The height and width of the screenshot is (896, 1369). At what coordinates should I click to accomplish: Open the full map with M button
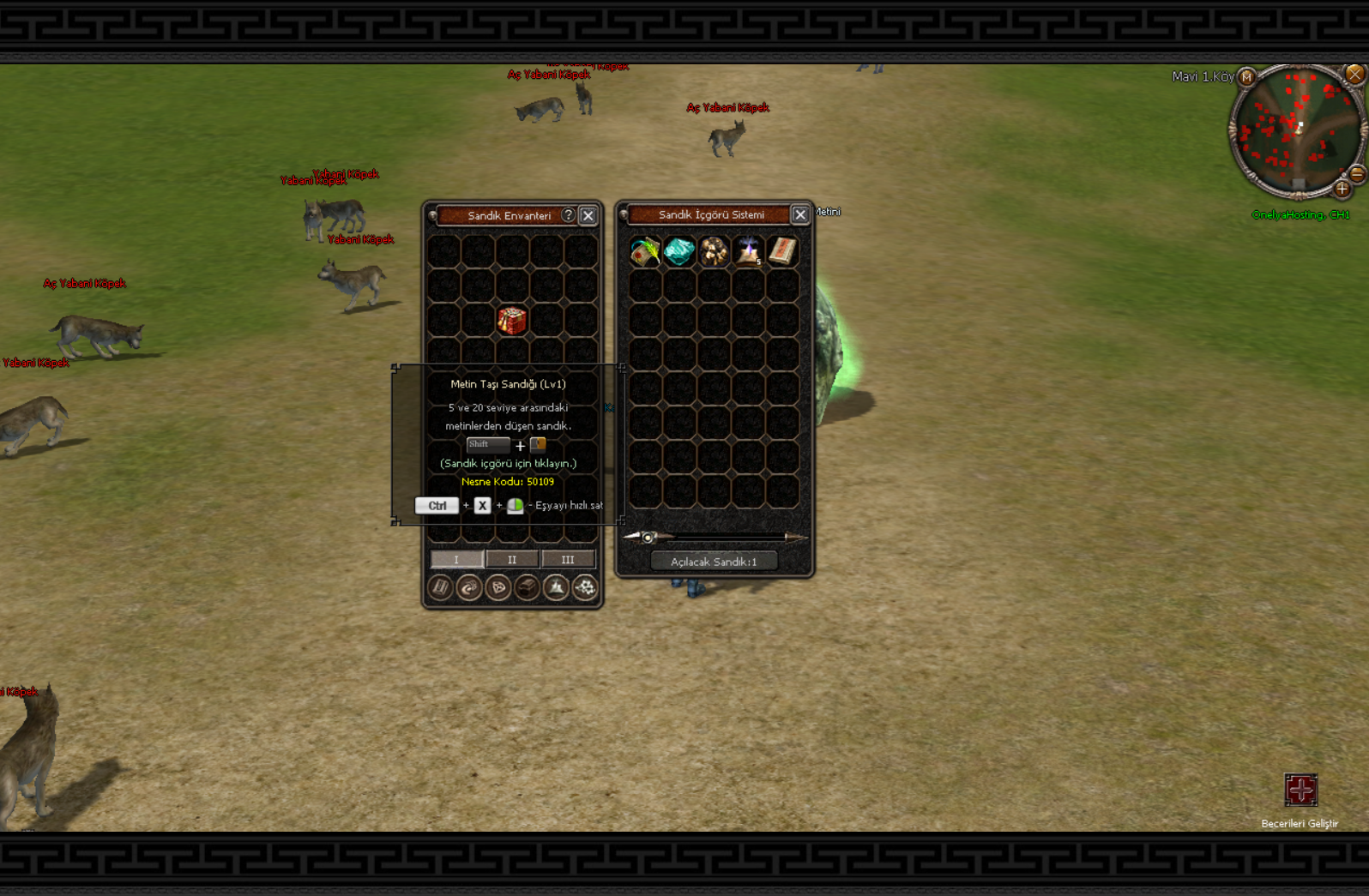(1247, 77)
